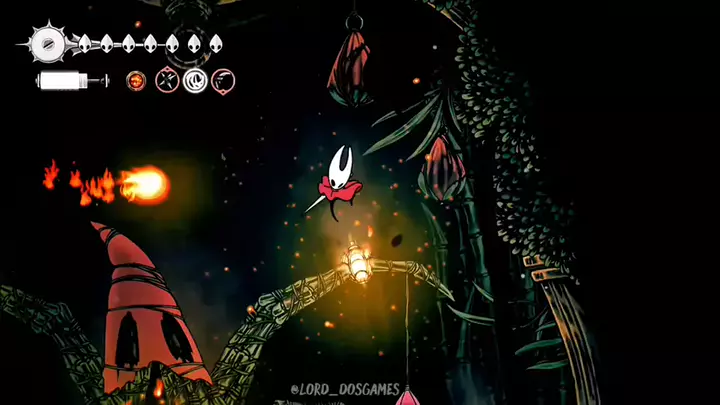Select the glowing orange orb tool icon
Screen dimensions: 720x405
136,81
